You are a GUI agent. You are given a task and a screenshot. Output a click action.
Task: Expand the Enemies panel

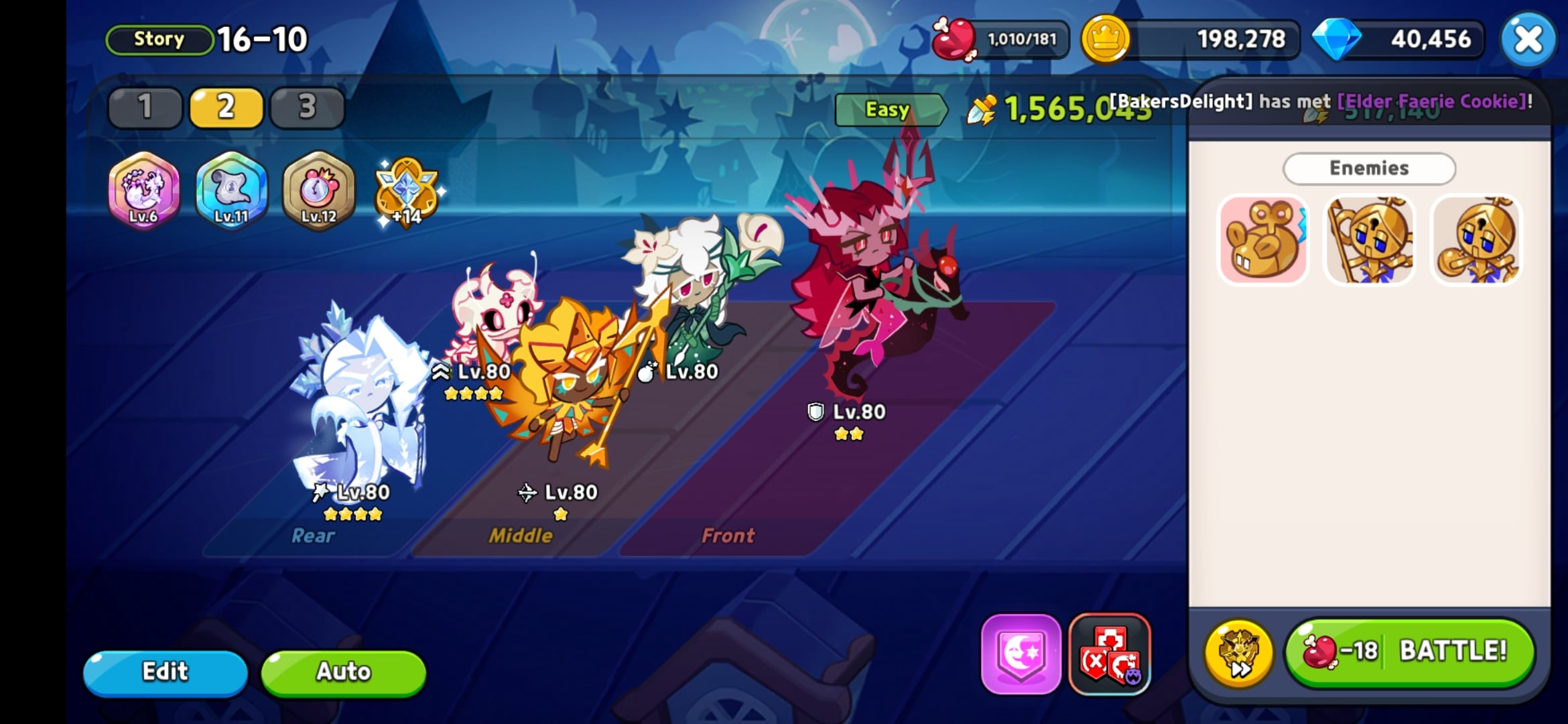point(1368,168)
